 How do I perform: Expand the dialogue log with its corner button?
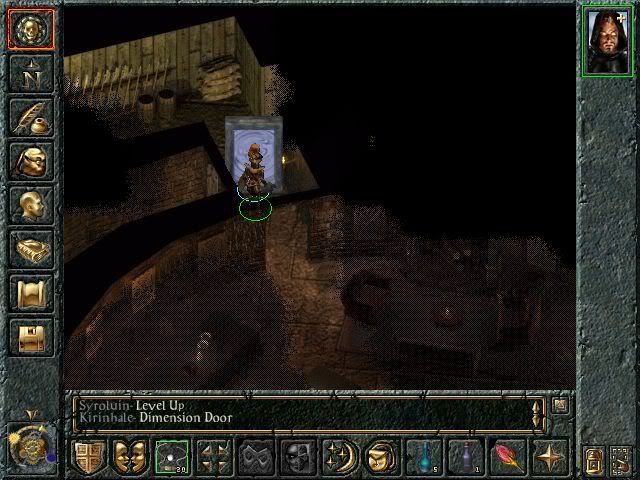559,406
